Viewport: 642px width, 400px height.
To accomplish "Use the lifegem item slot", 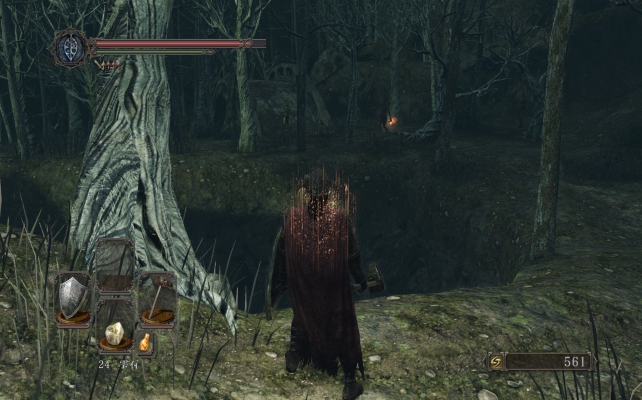I will point(115,332).
